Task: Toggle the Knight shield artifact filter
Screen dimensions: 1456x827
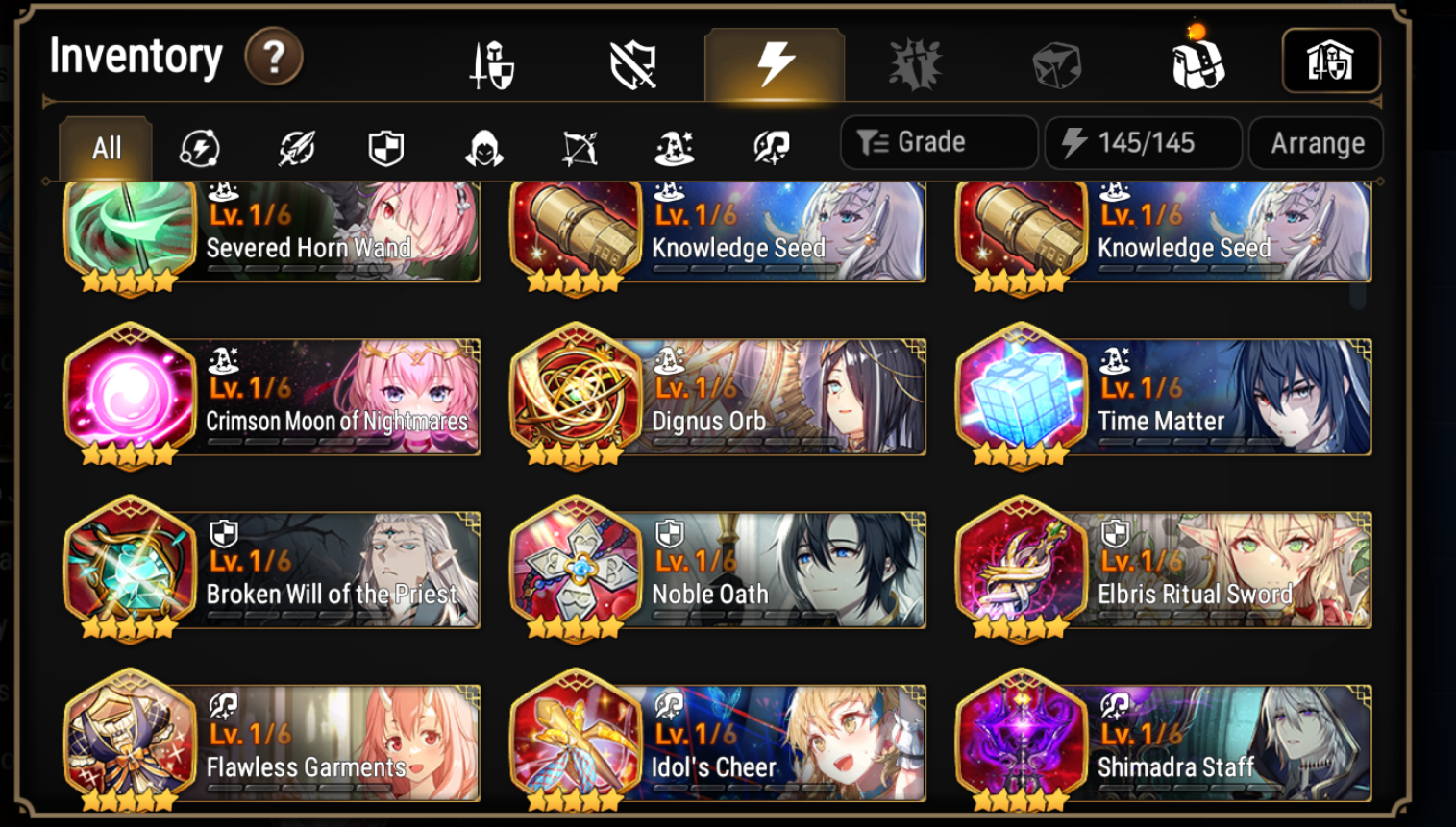Action: click(386, 146)
